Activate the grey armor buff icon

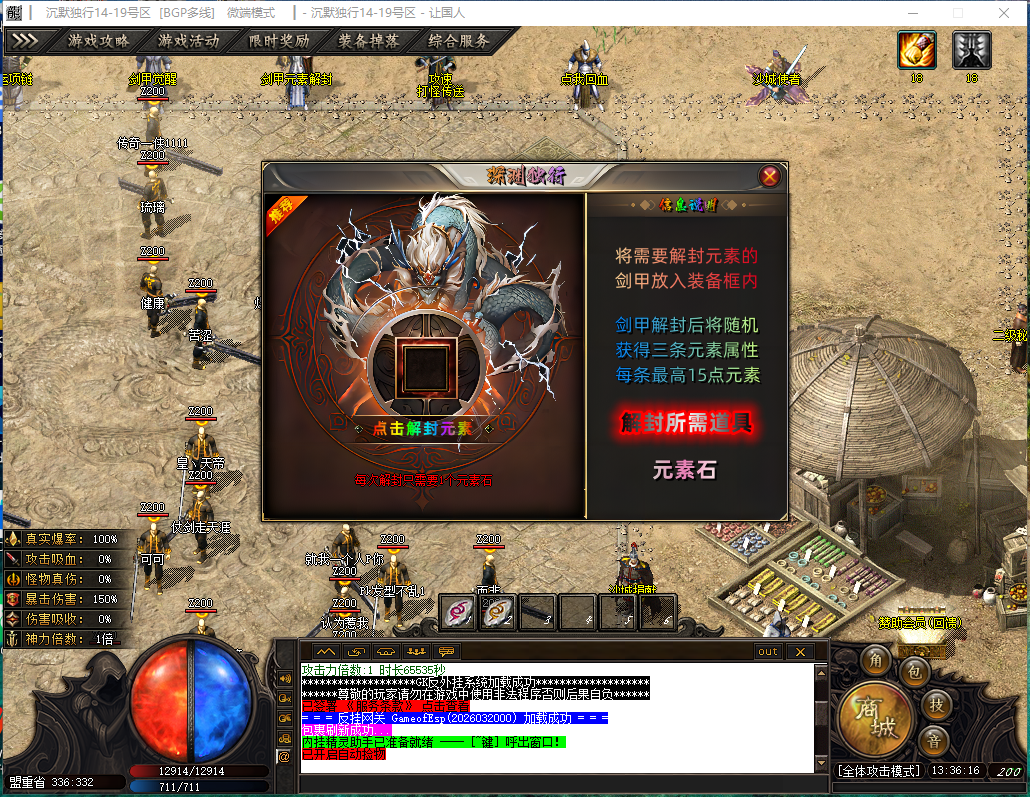click(x=971, y=50)
